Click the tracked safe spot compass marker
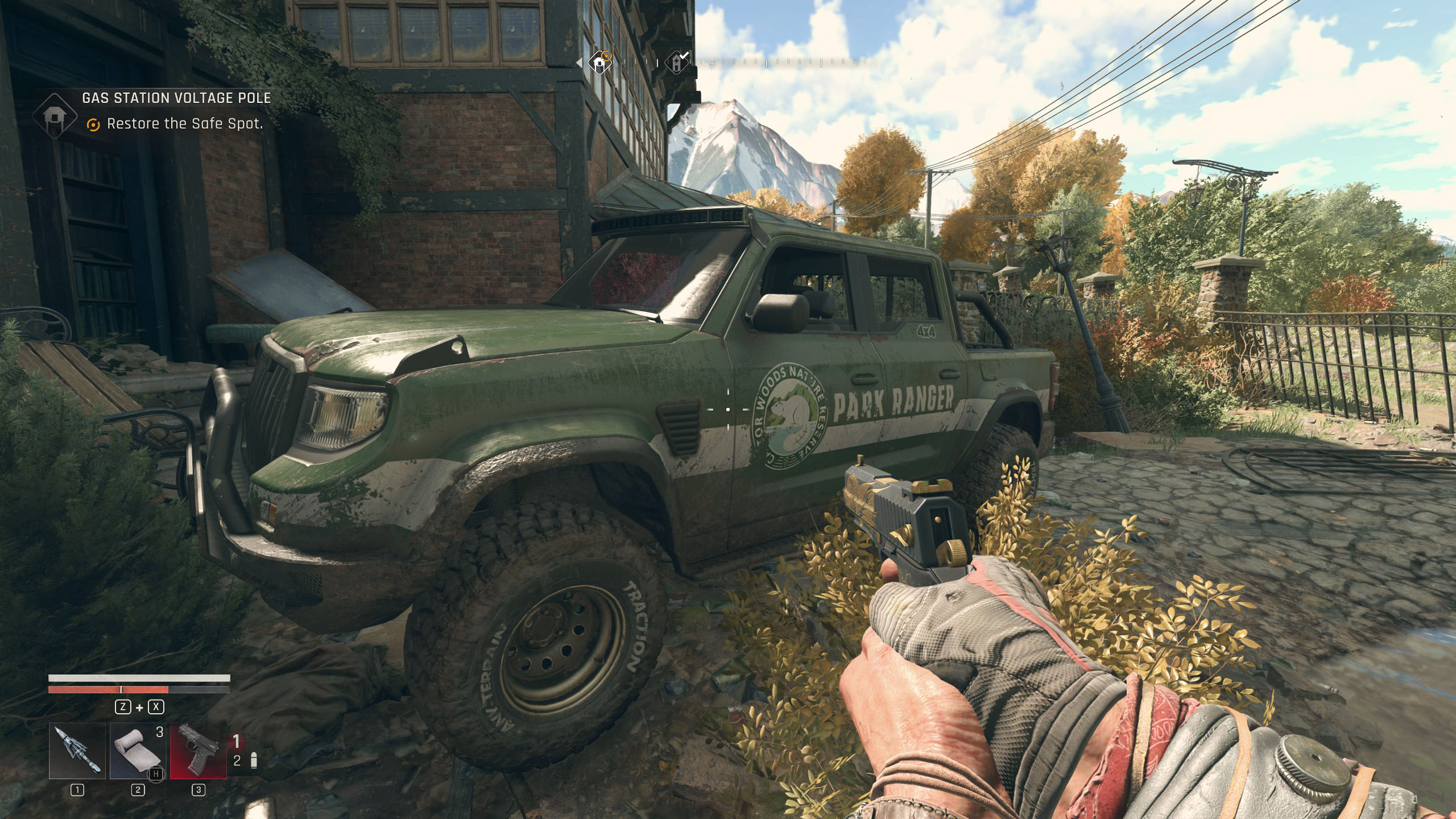Viewport: 1456px width, 819px height. [x=599, y=63]
